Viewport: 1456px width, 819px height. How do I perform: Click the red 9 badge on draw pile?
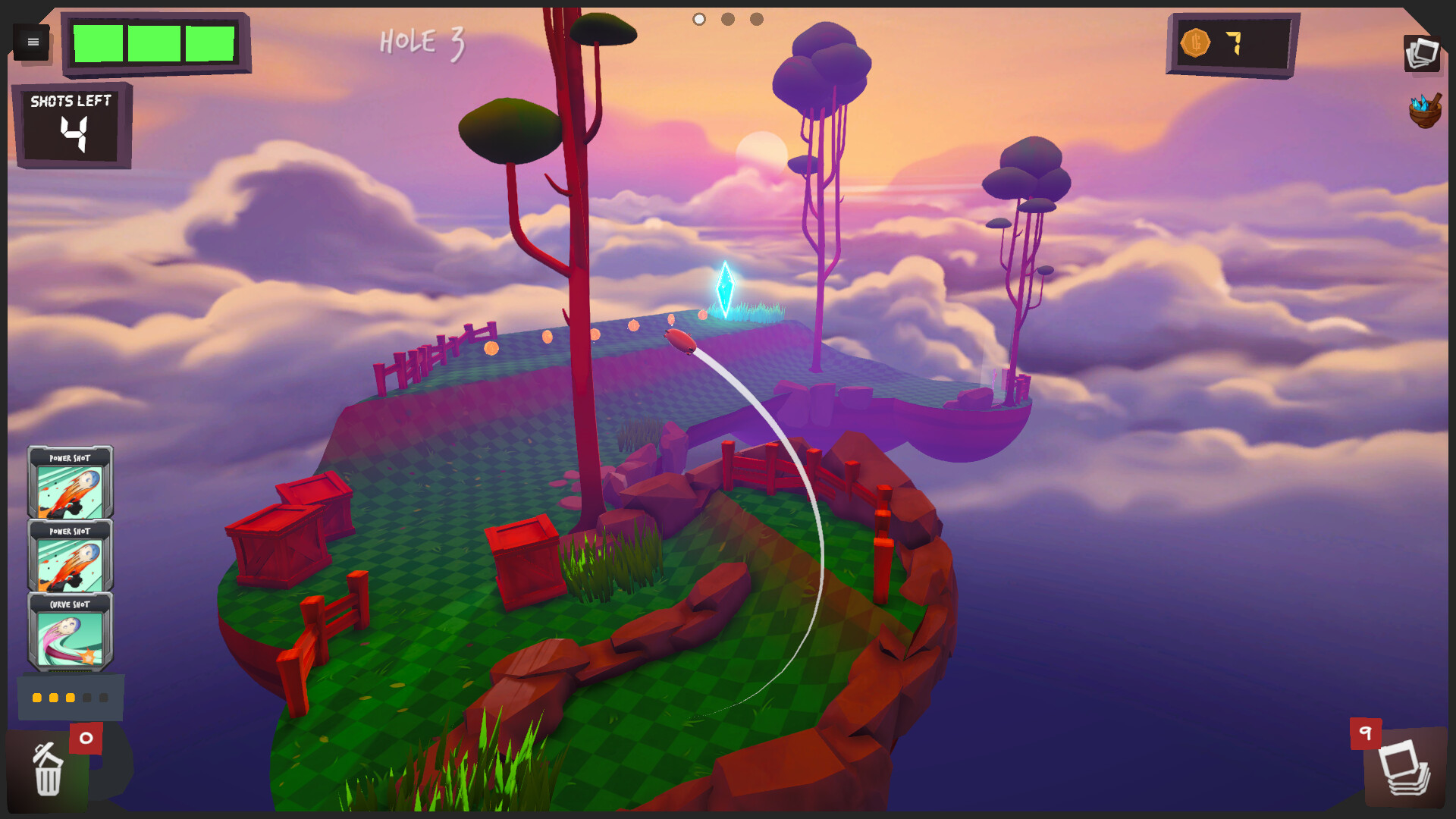click(x=1365, y=732)
